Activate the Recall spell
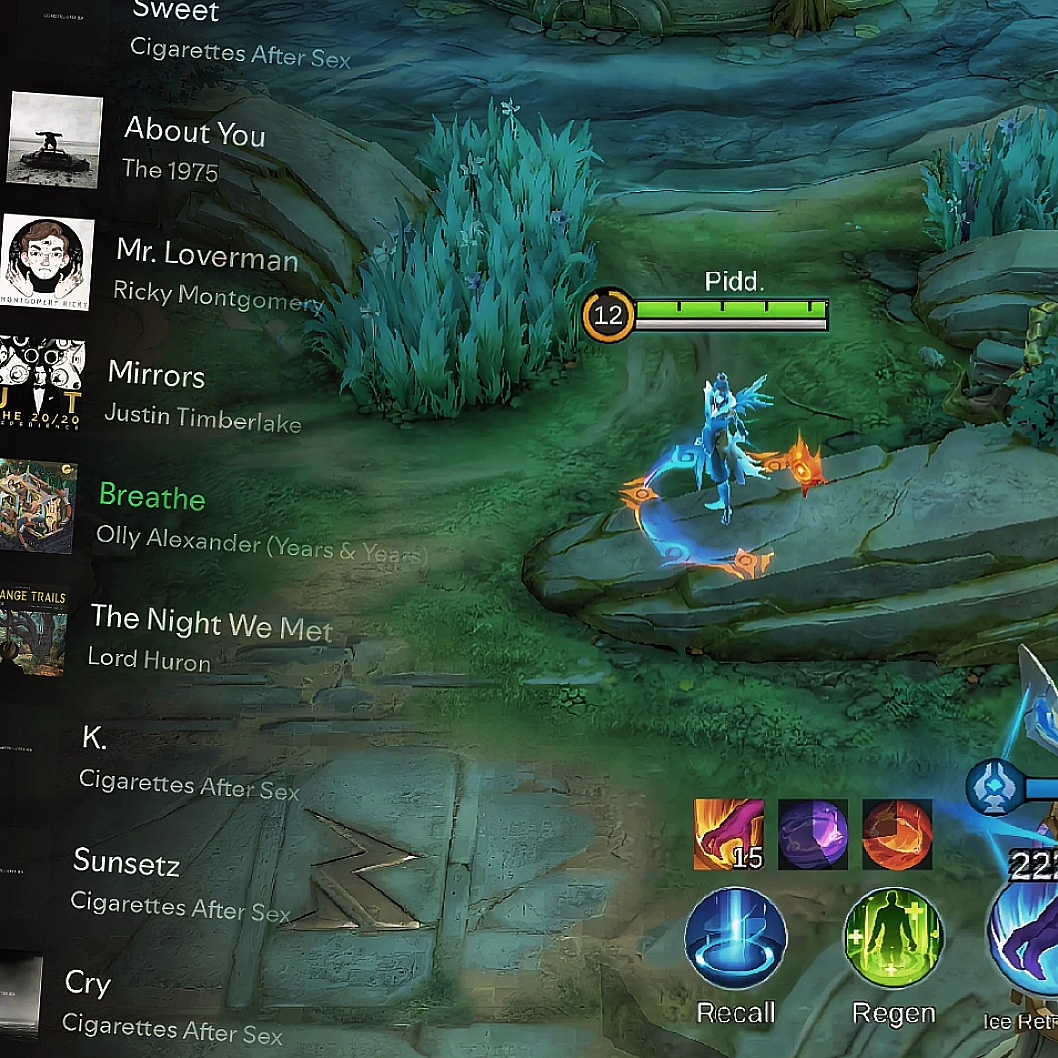Viewport: 1058px width, 1058px height. coord(735,940)
